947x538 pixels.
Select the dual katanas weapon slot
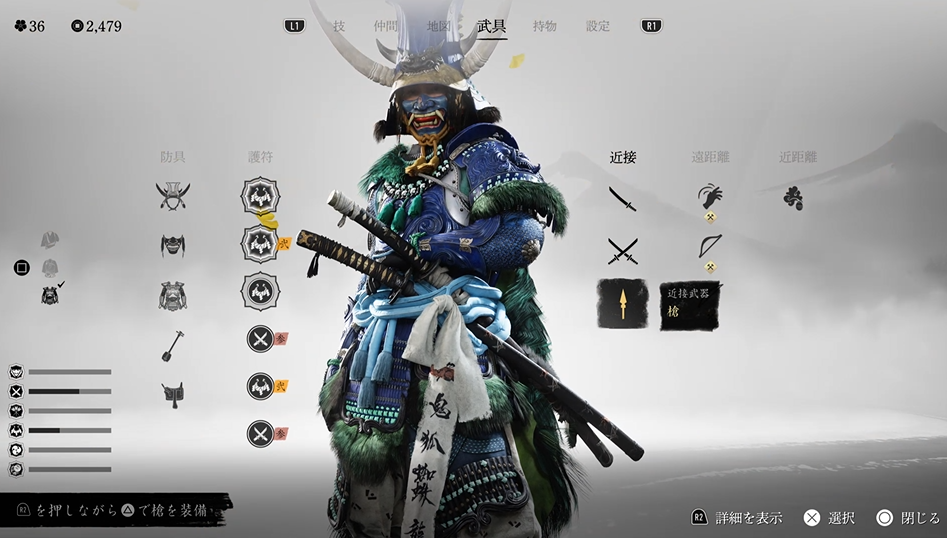623,250
